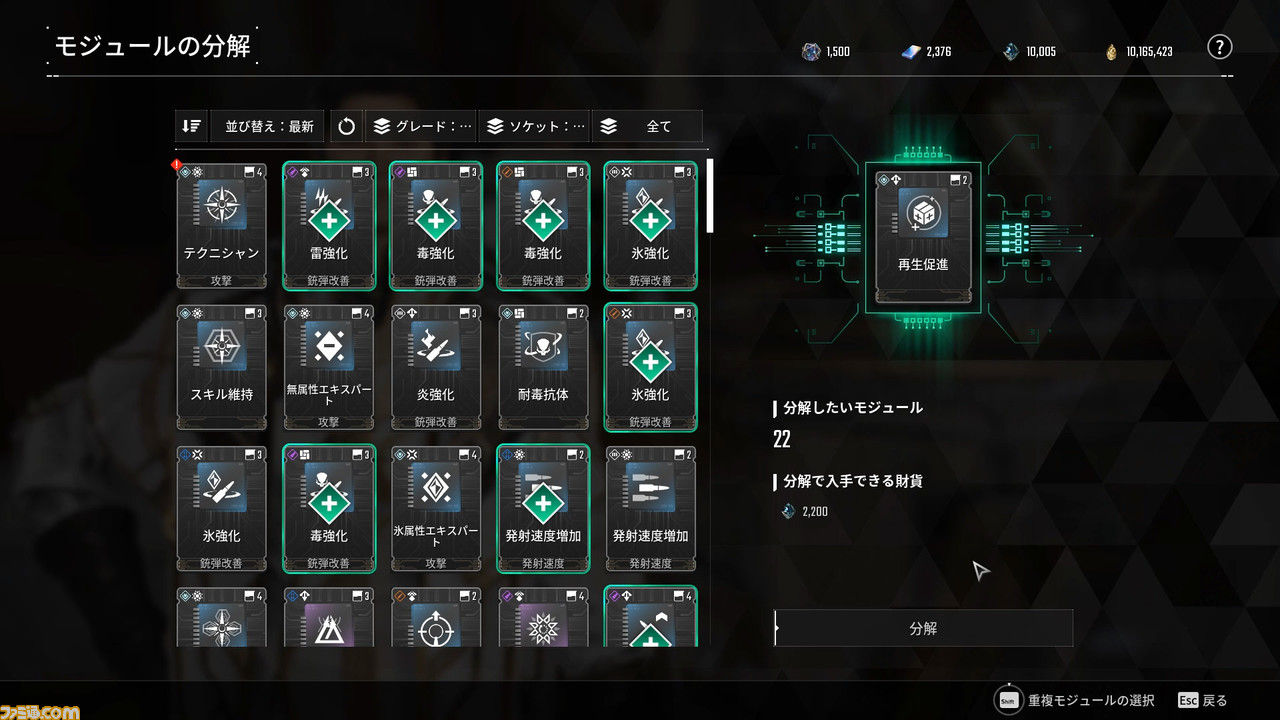The height and width of the screenshot is (720, 1280).
Task: Select the 氷属性エキスパート module card
Action: (436, 509)
